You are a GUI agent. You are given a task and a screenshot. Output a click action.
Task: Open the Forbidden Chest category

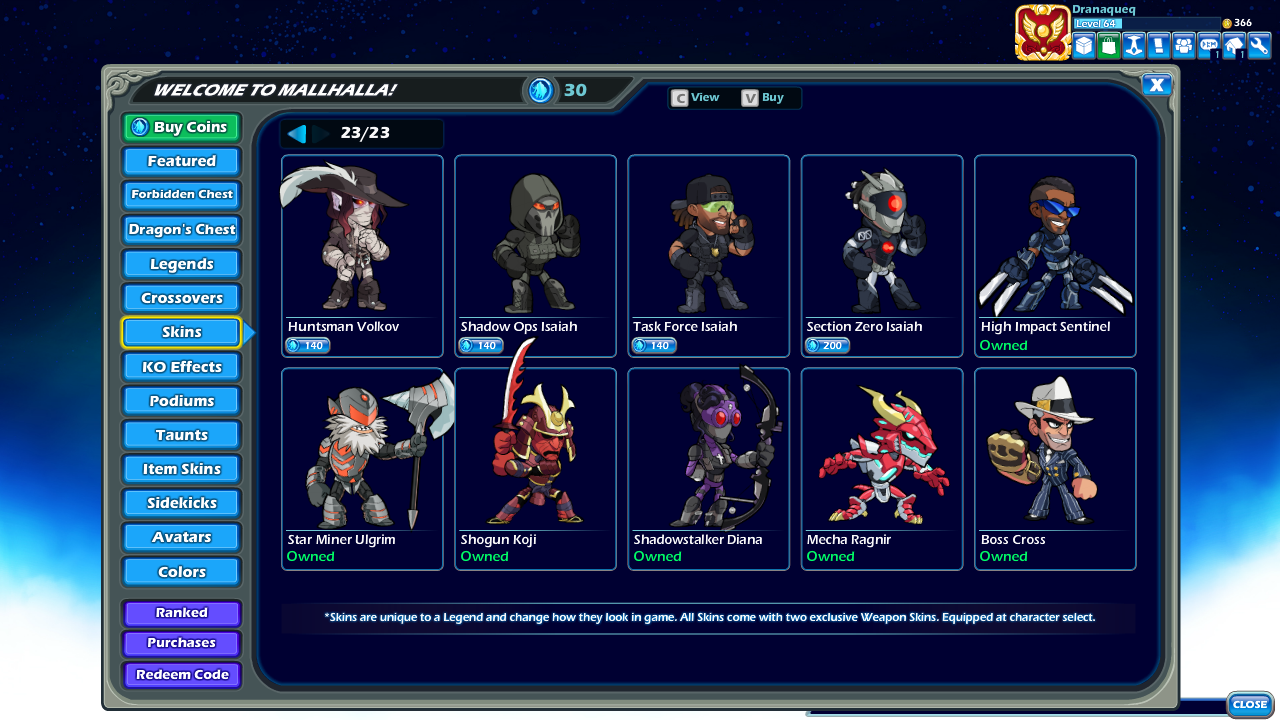tap(181, 194)
